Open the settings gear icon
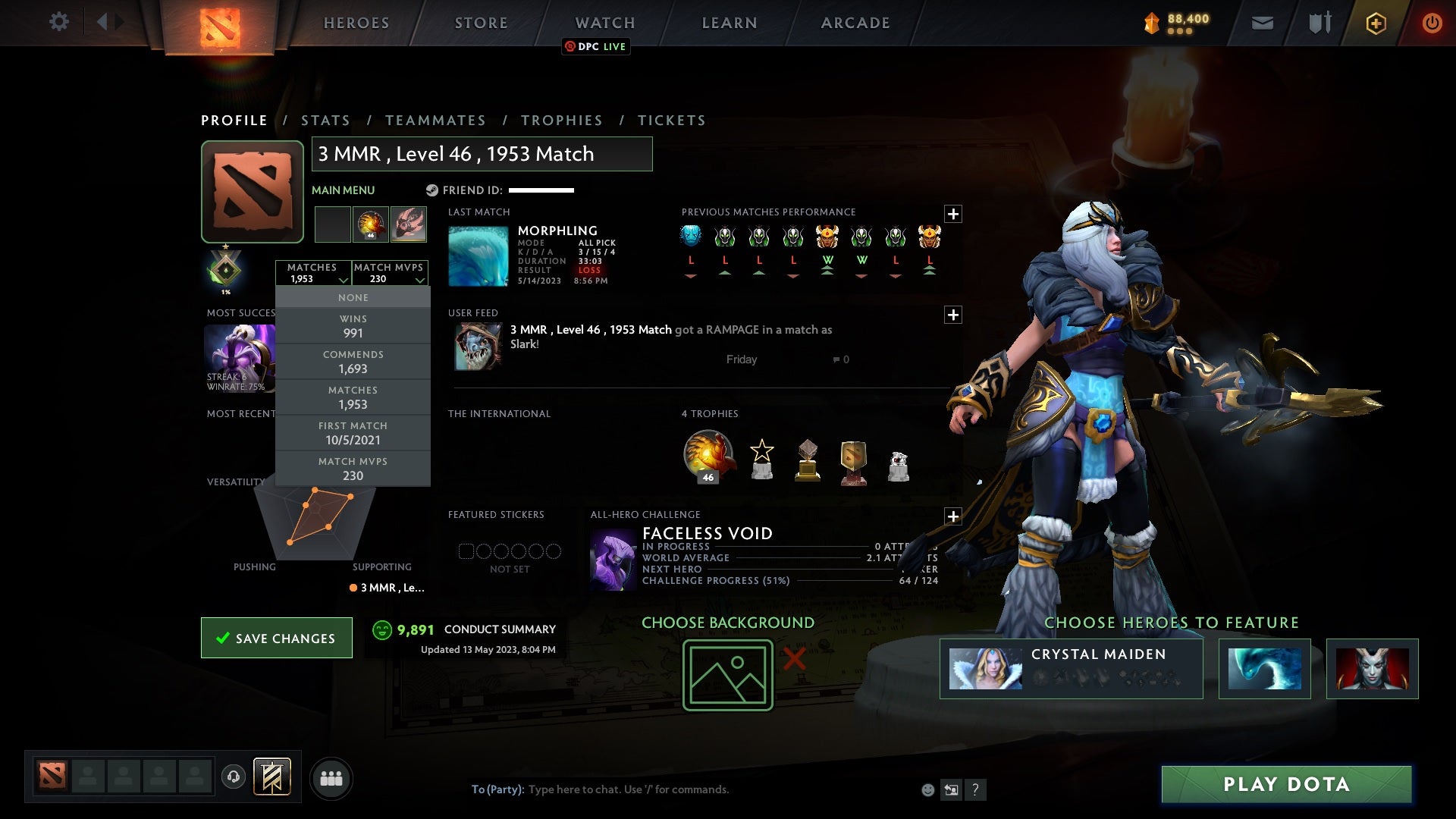 coord(58,22)
